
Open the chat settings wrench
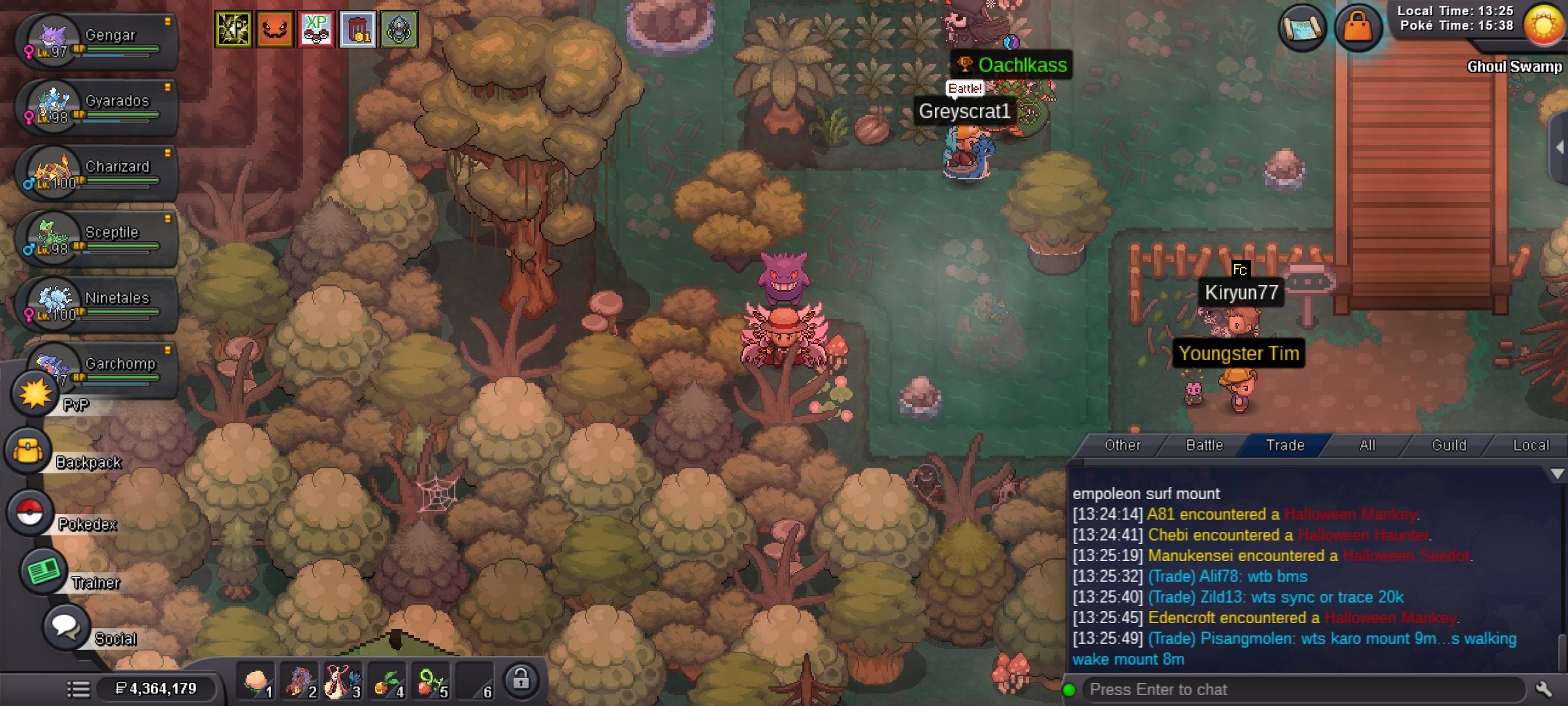(x=1544, y=690)
